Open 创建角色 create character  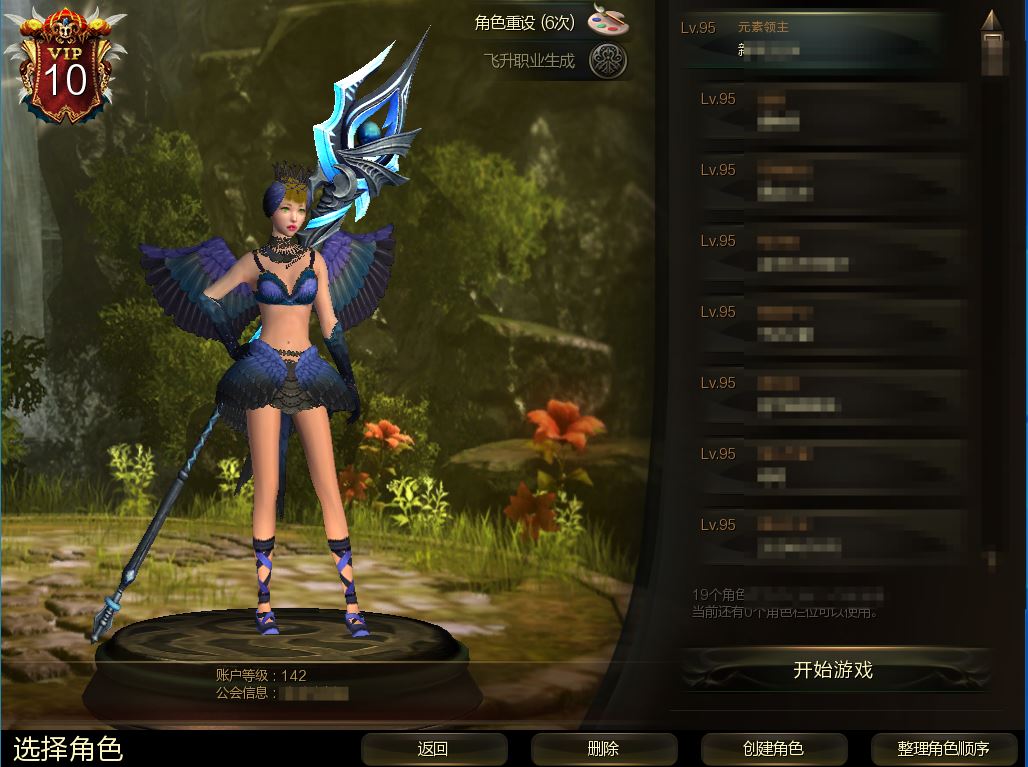[773, 748]
